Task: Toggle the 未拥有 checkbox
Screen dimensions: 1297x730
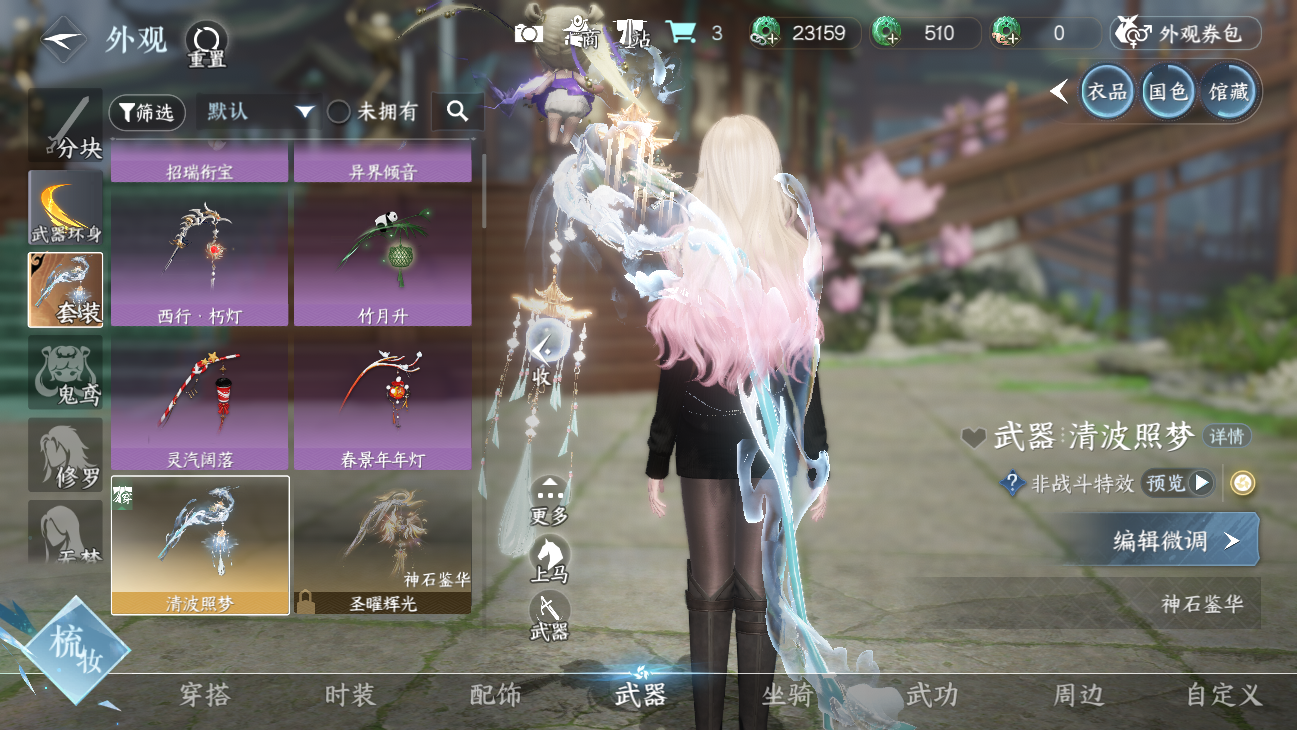Action: pyautogui.click(x=339, y=112)
